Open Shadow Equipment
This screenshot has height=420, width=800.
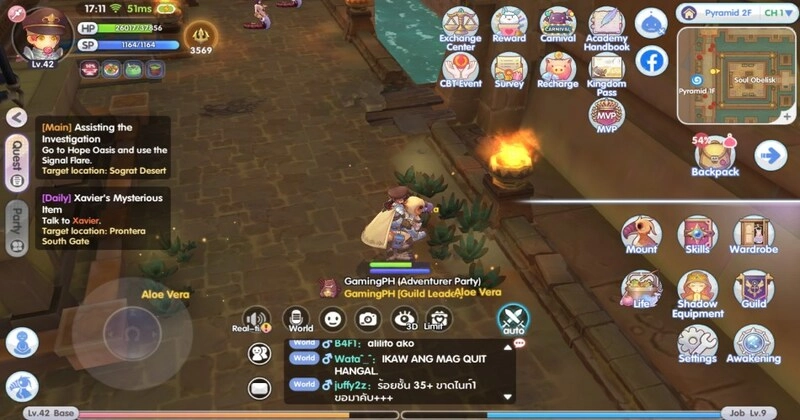click(697, 291)
